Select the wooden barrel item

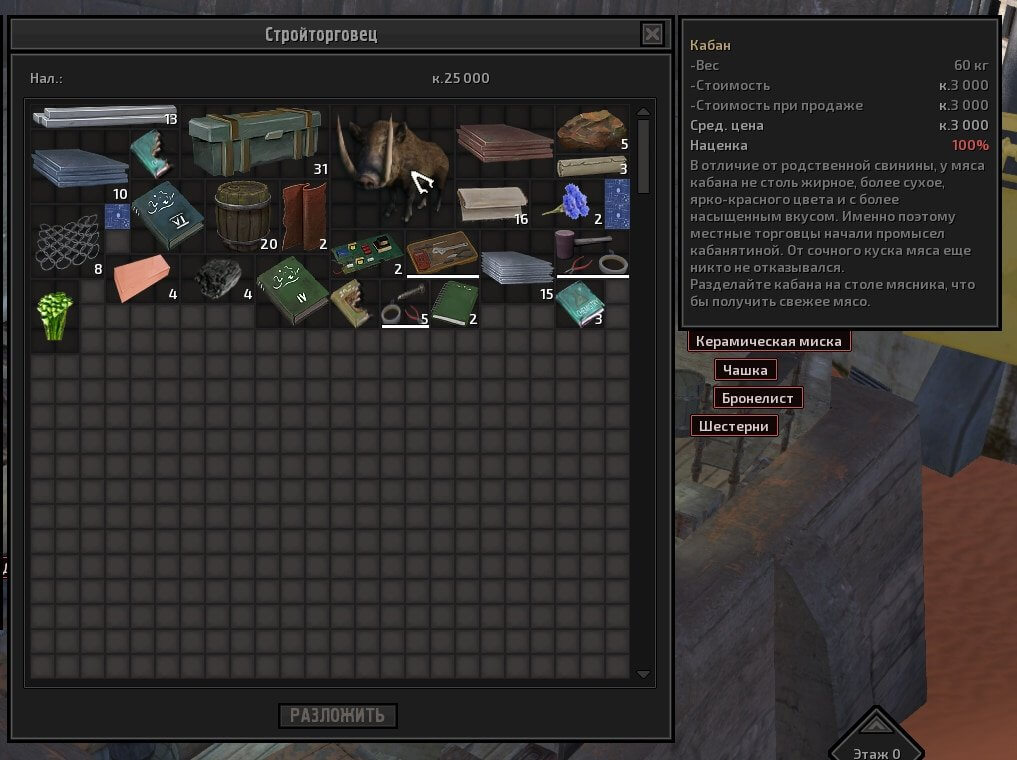click(242, 213)
